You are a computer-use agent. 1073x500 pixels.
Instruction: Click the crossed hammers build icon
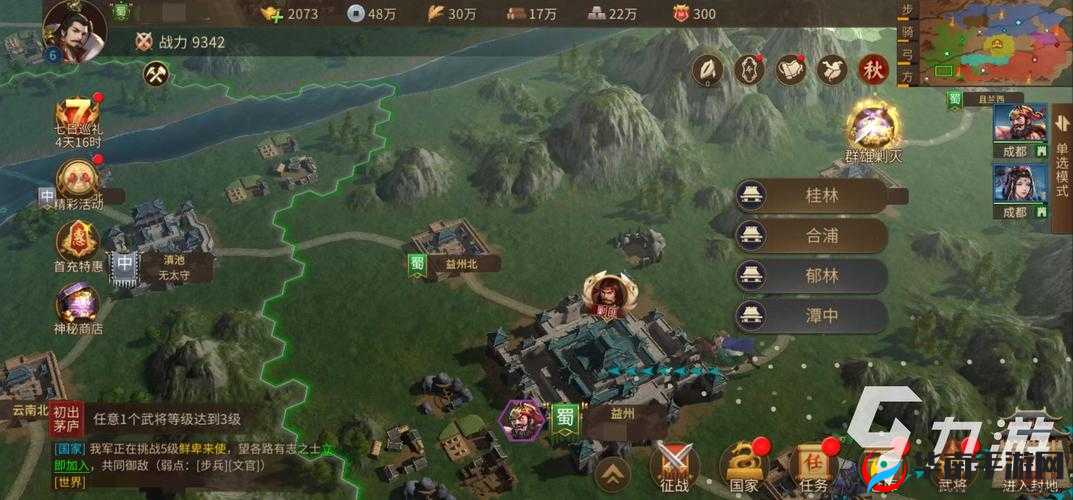[155, 74]
